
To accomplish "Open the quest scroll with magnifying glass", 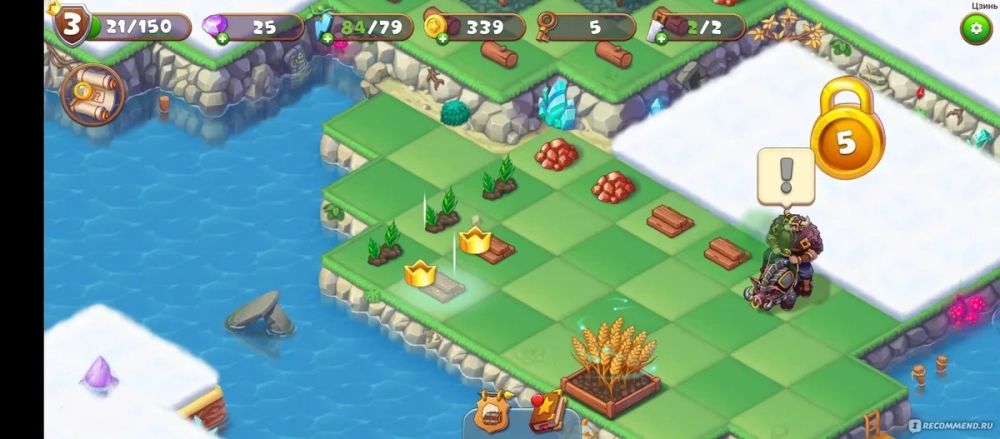I will (93, 94).
